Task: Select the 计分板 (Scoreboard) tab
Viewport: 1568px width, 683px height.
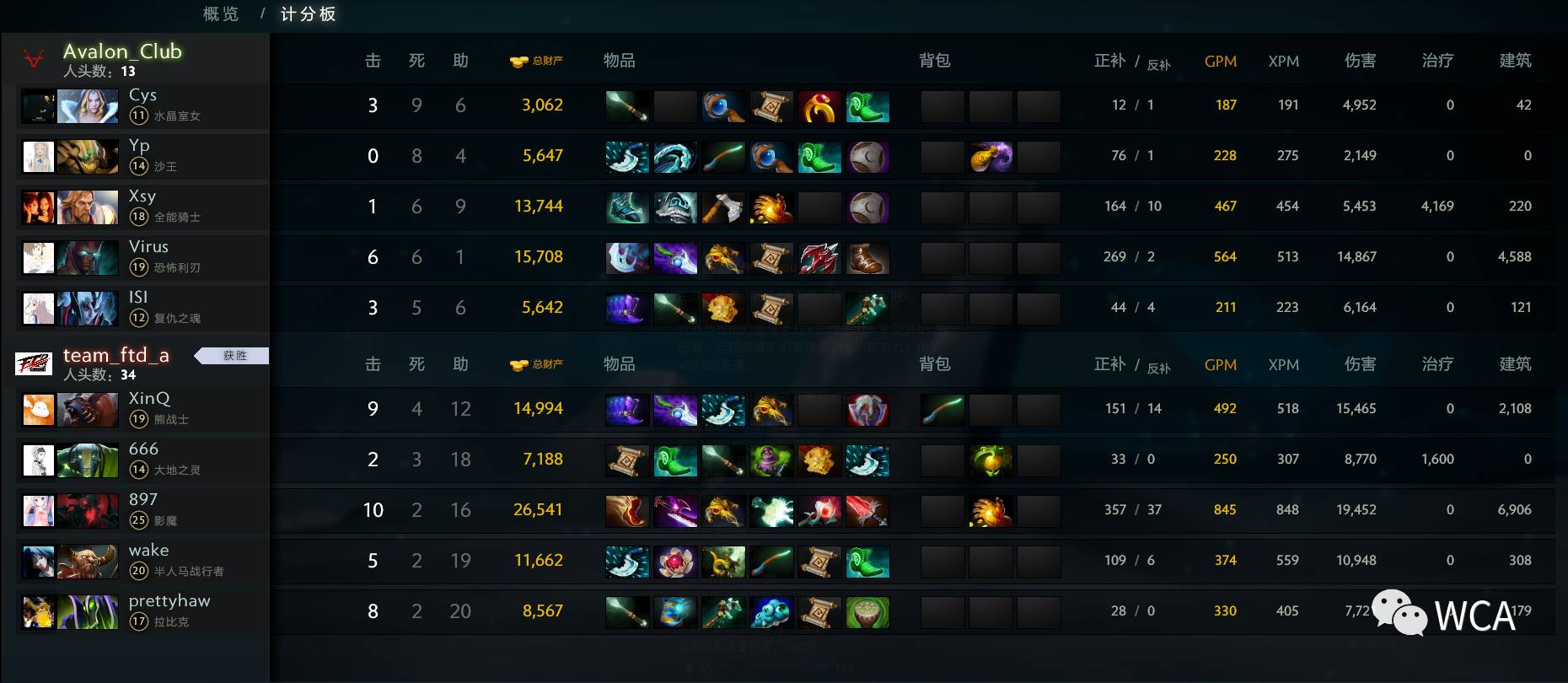Action: coord(308,14)
